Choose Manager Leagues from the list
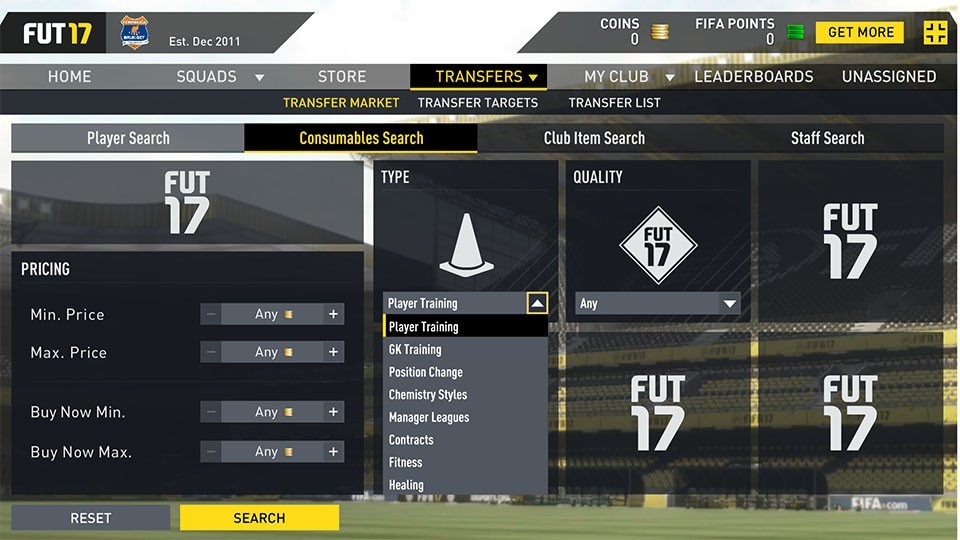 click(x=429, y=417)
